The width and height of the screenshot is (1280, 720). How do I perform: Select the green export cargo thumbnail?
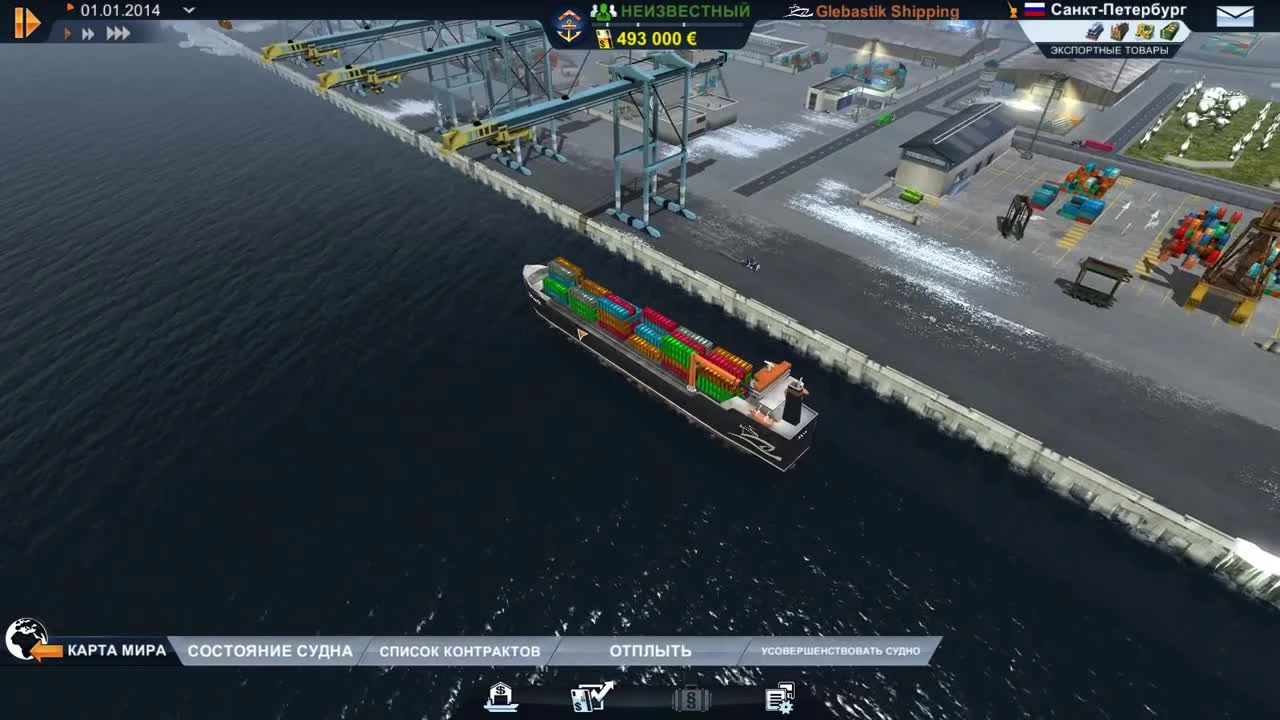pos(1166,32)
